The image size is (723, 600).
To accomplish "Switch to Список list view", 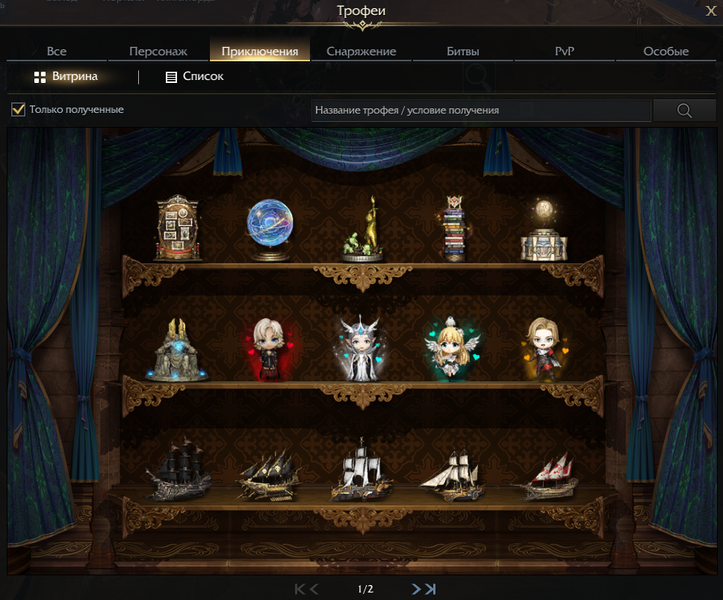I will tap(194, 76).
